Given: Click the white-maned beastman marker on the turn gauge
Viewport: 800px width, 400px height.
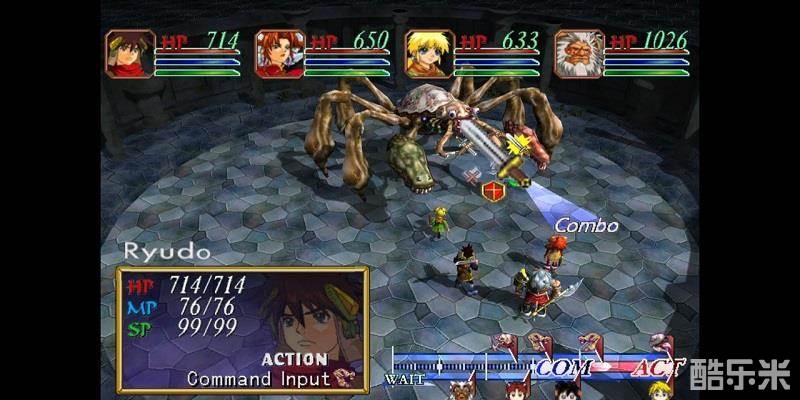Looking at the screenshot, I should coord(462,390).
